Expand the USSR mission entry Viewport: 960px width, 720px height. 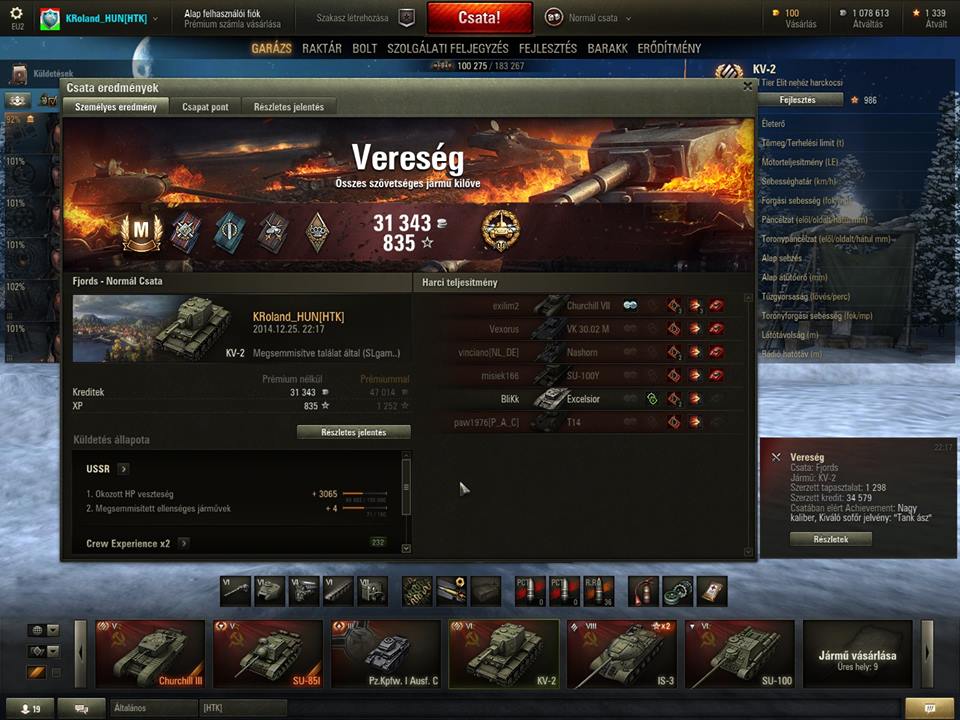click(x=123, y=468)
